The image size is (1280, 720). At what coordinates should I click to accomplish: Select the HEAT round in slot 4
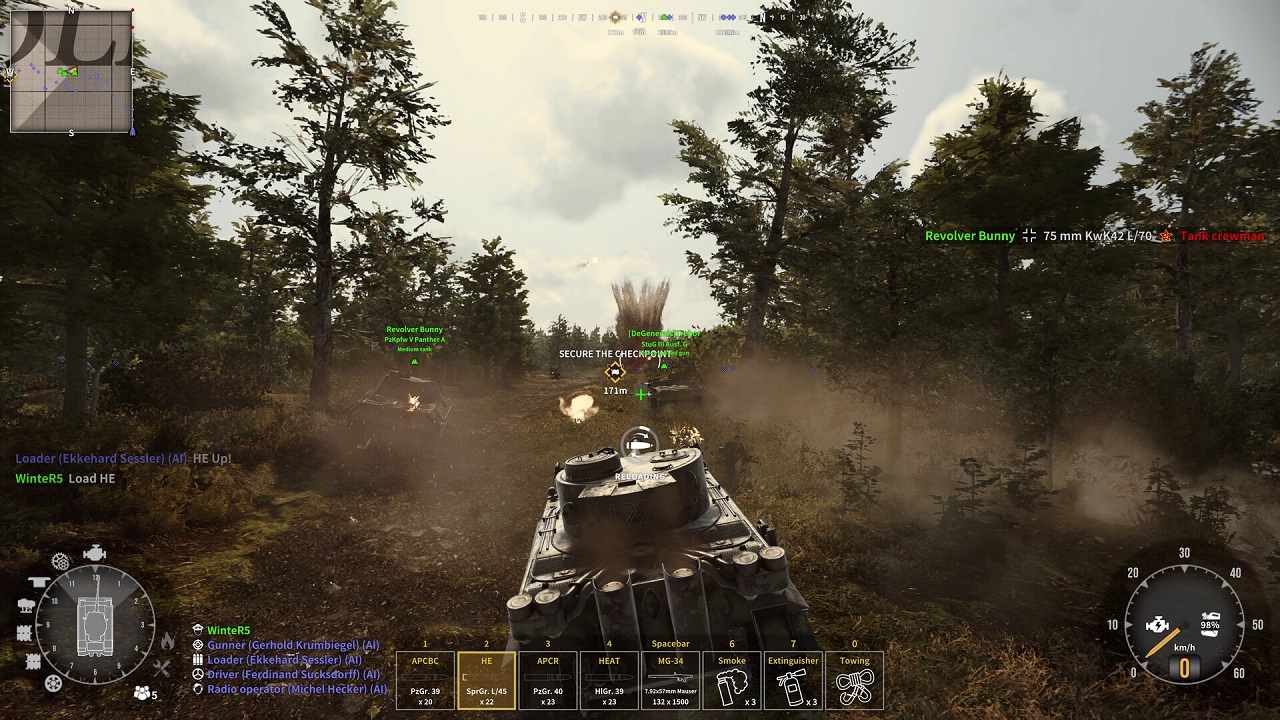(609, 678)
